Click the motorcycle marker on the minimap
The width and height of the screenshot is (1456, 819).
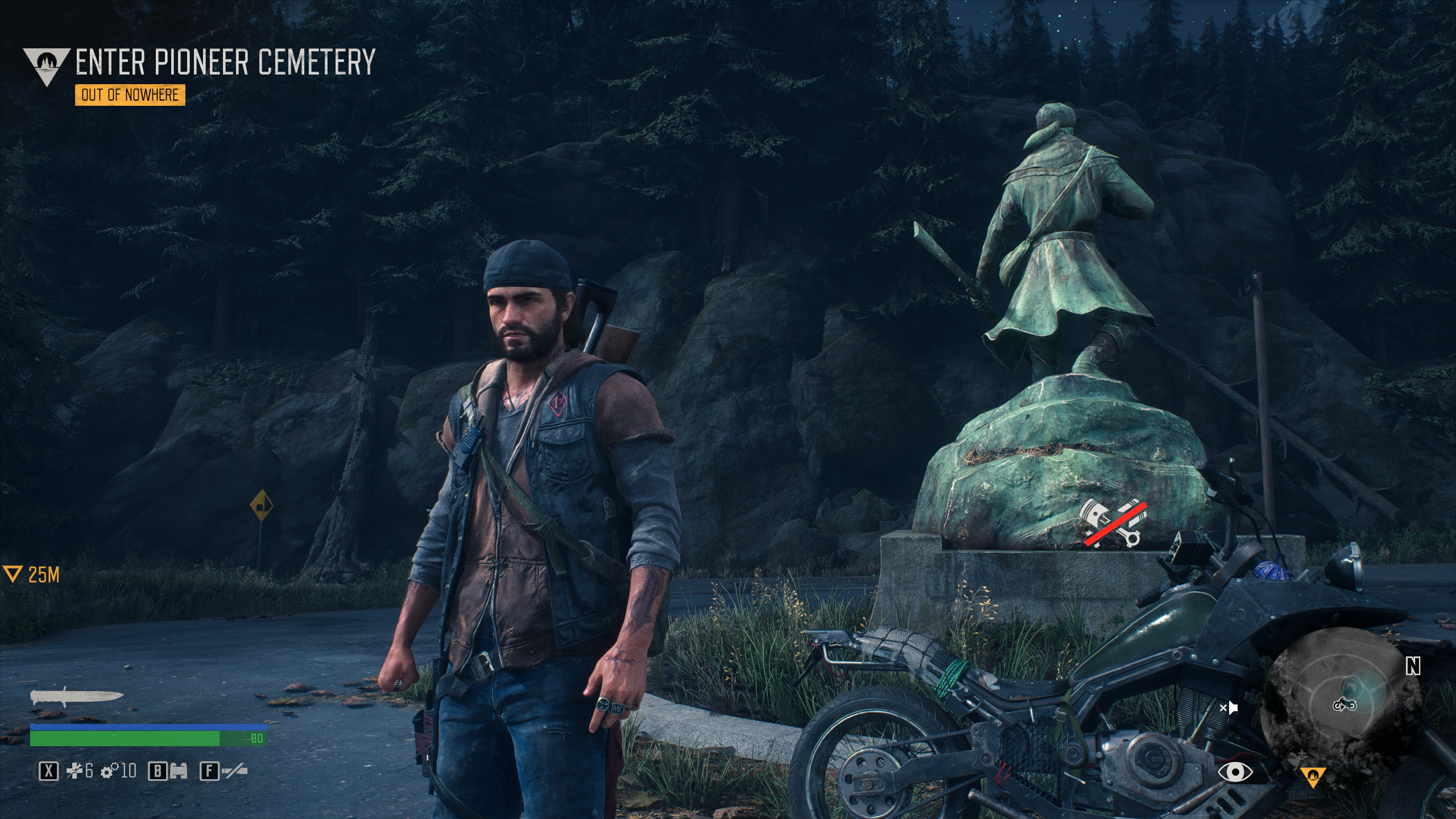1344,705
